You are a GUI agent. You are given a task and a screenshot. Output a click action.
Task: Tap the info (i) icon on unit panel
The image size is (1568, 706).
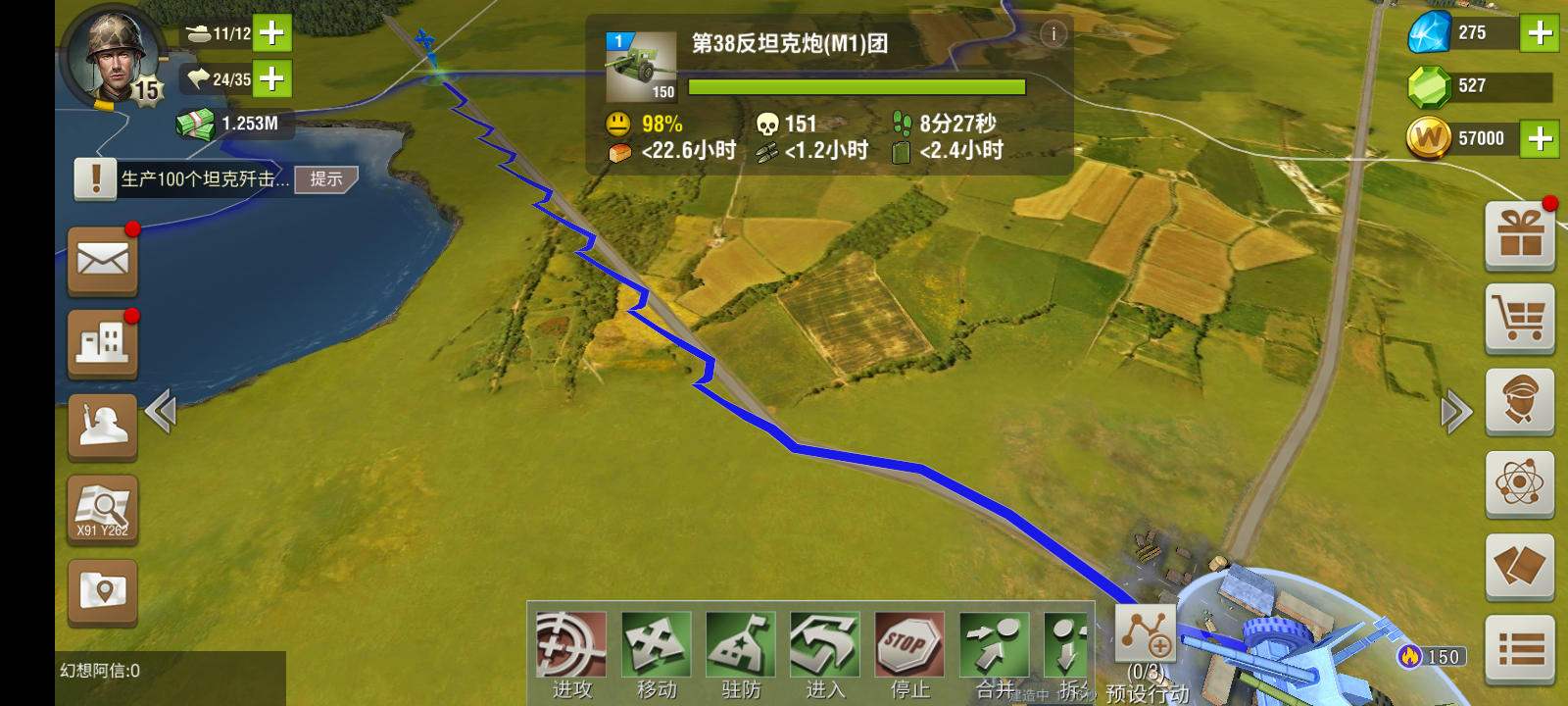tap(1053, 32)
